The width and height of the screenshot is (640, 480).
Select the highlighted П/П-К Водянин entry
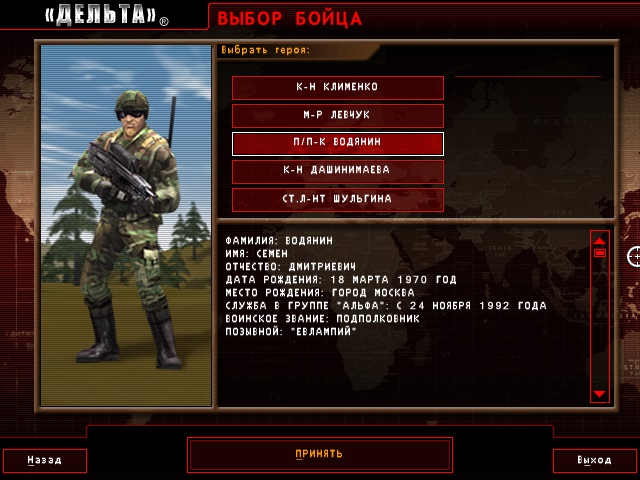(x=337, y=143)
